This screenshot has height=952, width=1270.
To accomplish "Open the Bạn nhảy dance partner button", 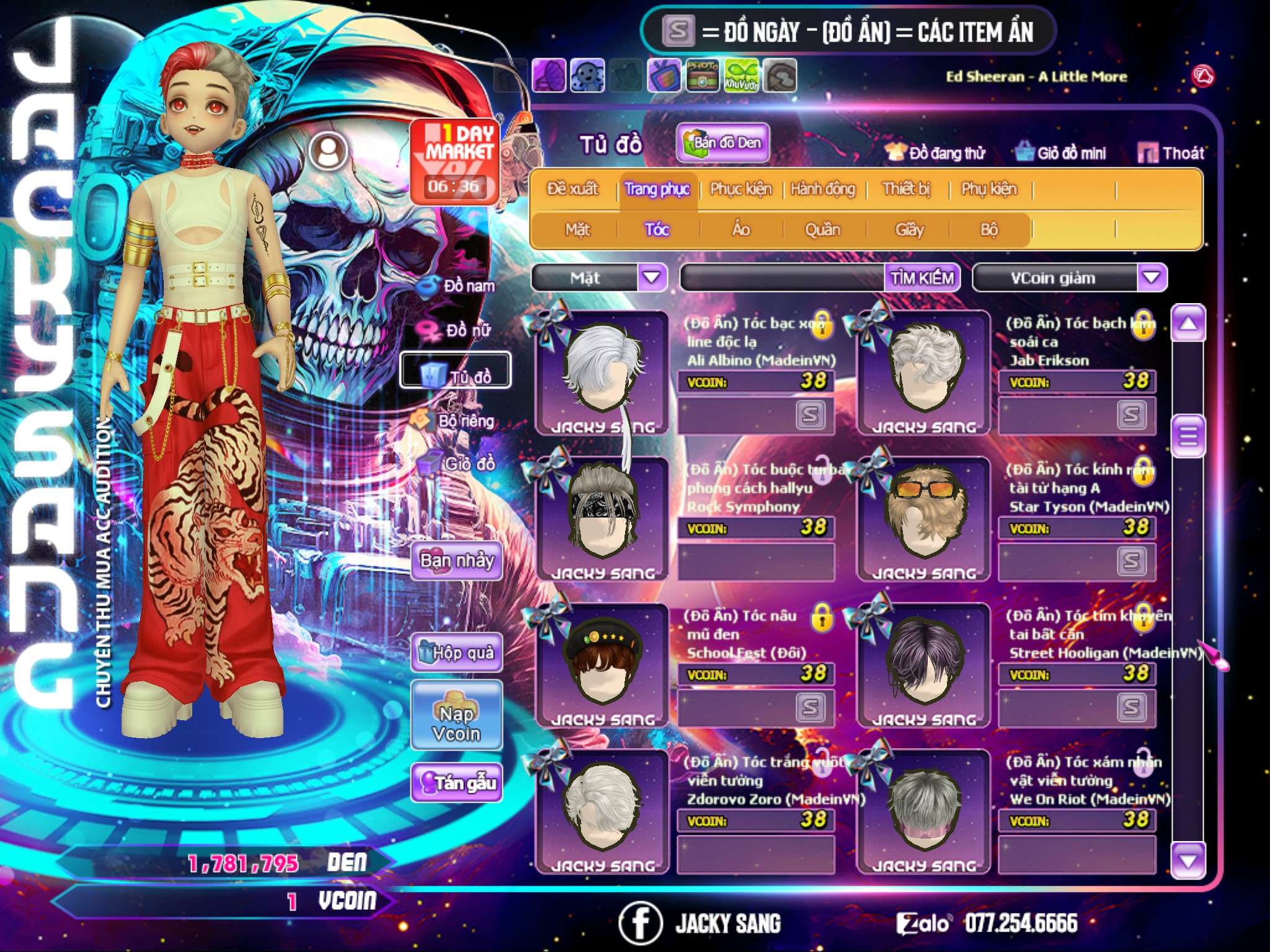I will (x=456, y=561).
